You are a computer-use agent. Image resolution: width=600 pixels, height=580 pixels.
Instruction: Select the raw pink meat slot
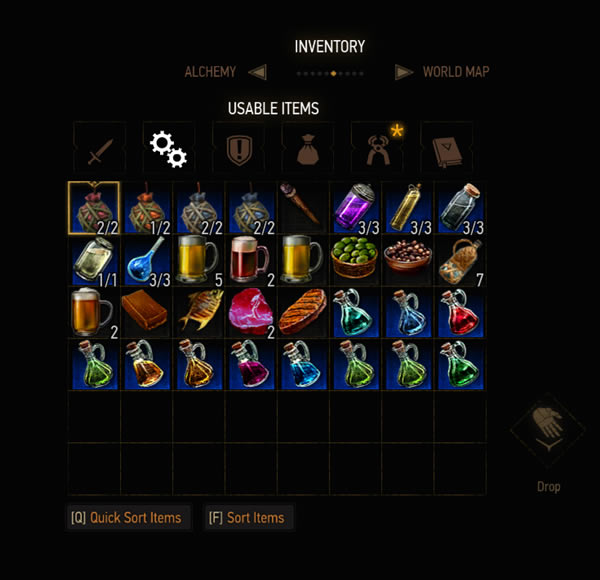pos(250,311)
